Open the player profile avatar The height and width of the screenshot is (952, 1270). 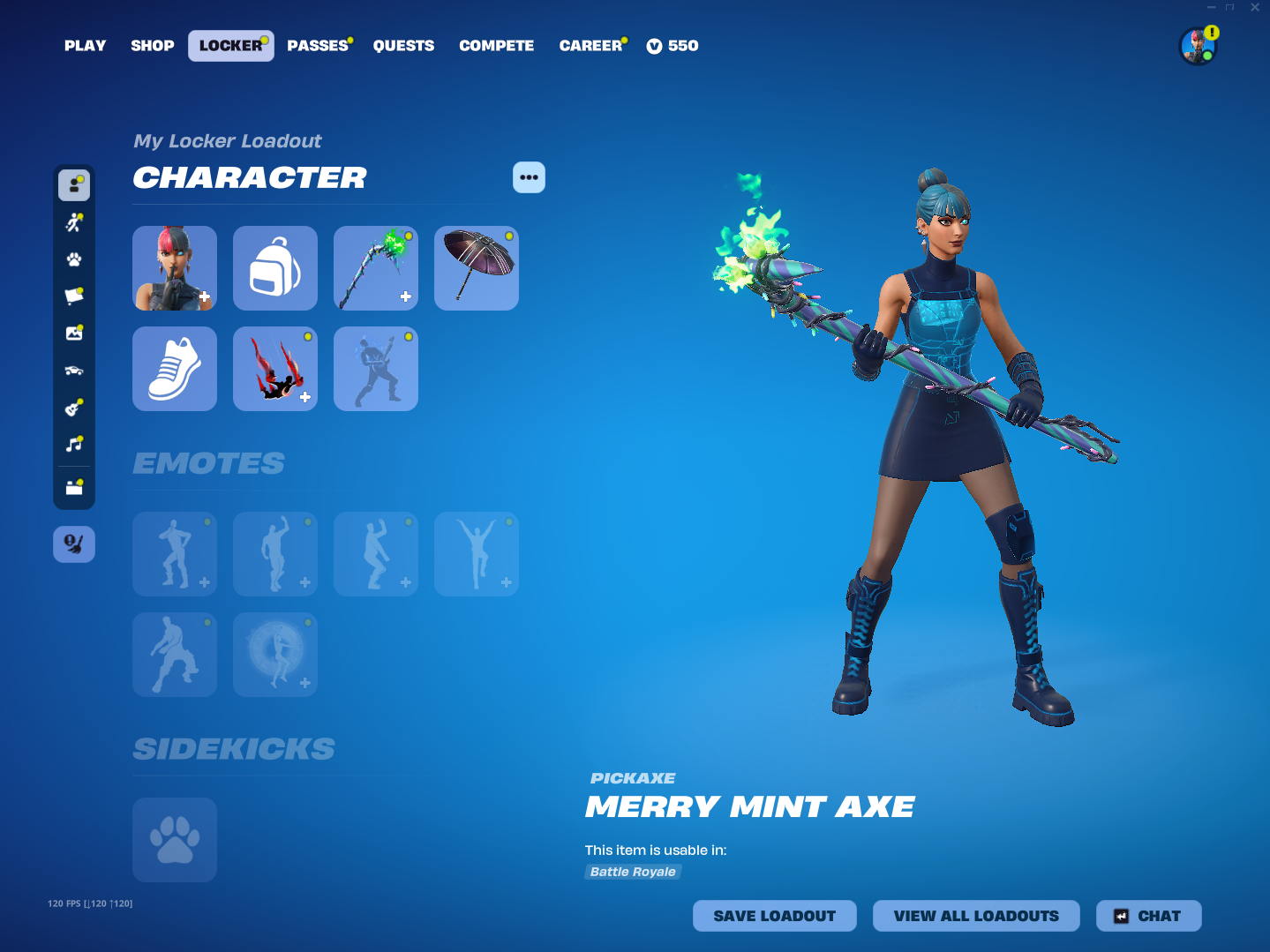(x=1198, y=46)
